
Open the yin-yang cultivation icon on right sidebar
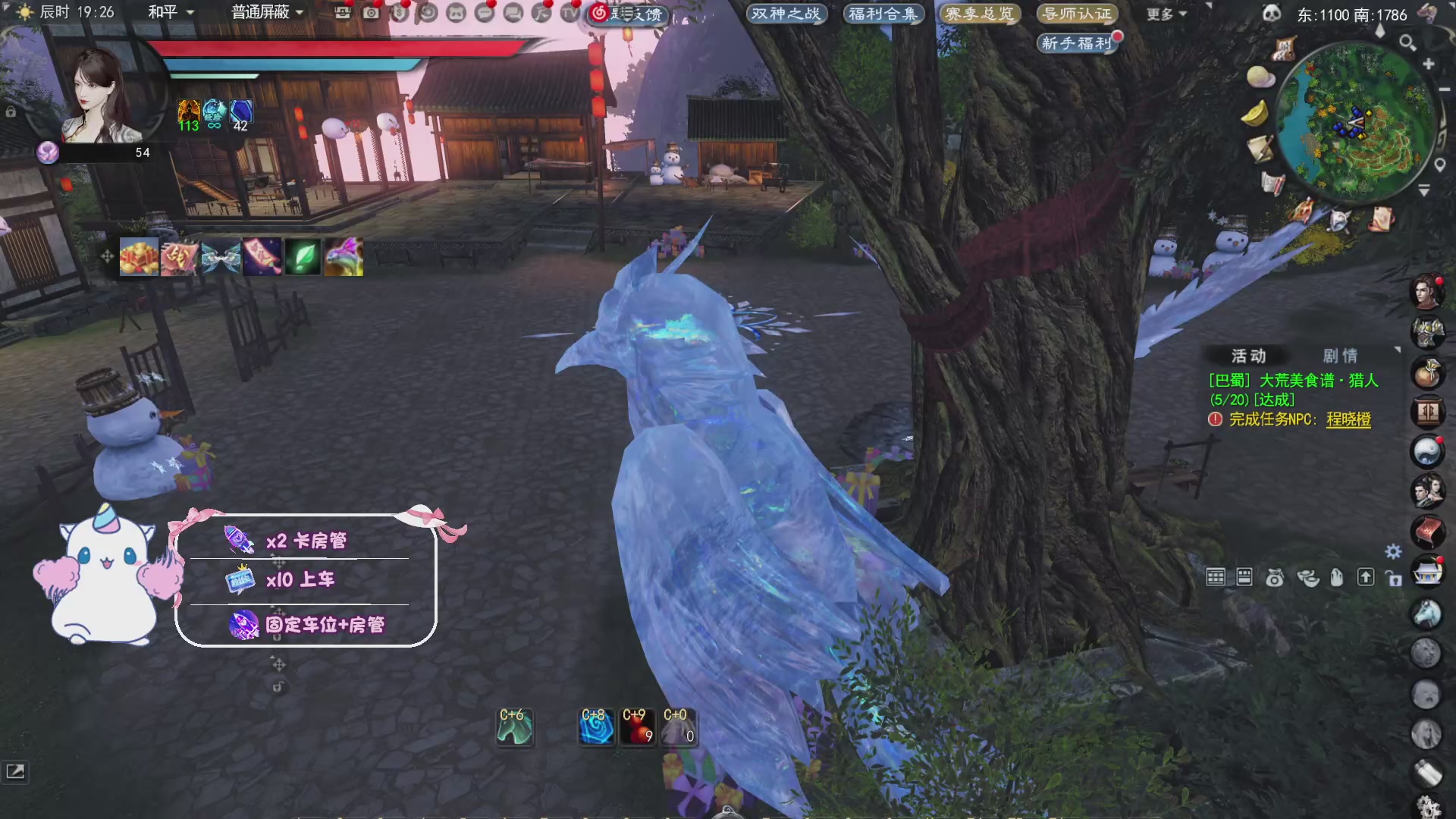click(x=1427, y=451)
